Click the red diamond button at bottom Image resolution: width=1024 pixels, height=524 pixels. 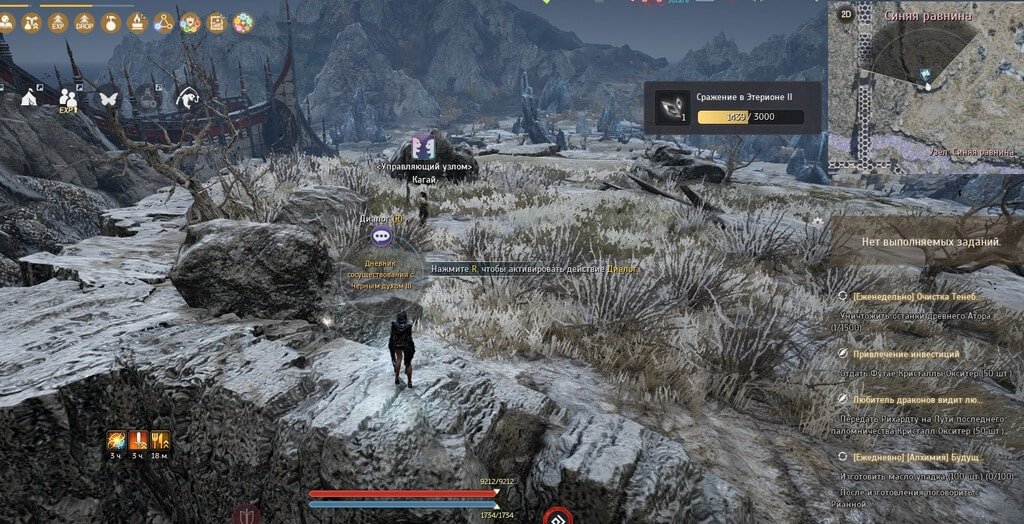pos(557,517)
